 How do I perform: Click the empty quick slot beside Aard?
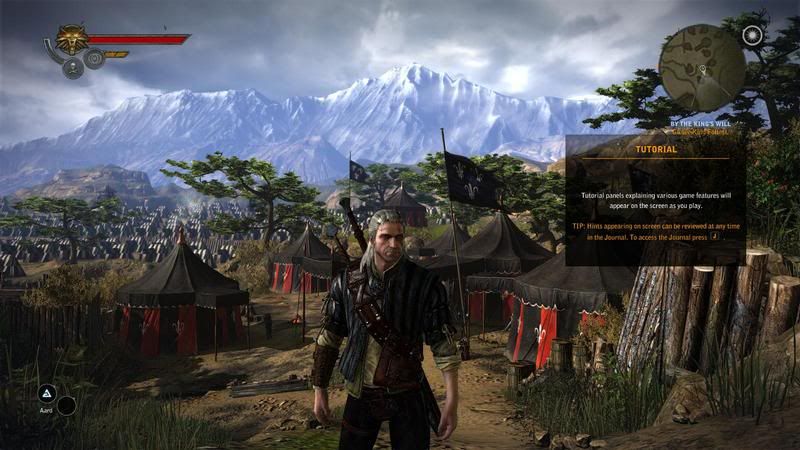click(67, 405)
